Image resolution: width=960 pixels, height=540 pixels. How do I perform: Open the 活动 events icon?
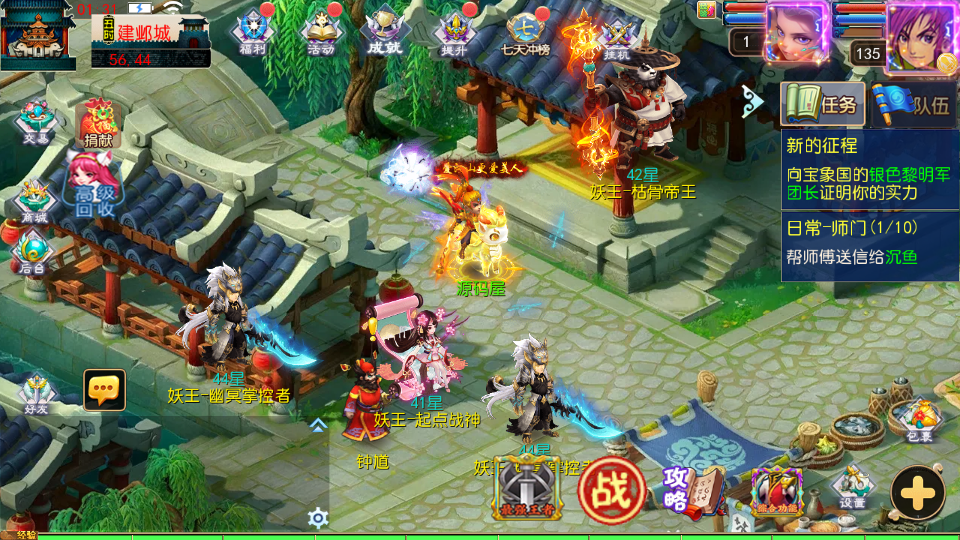pos(320,32)
